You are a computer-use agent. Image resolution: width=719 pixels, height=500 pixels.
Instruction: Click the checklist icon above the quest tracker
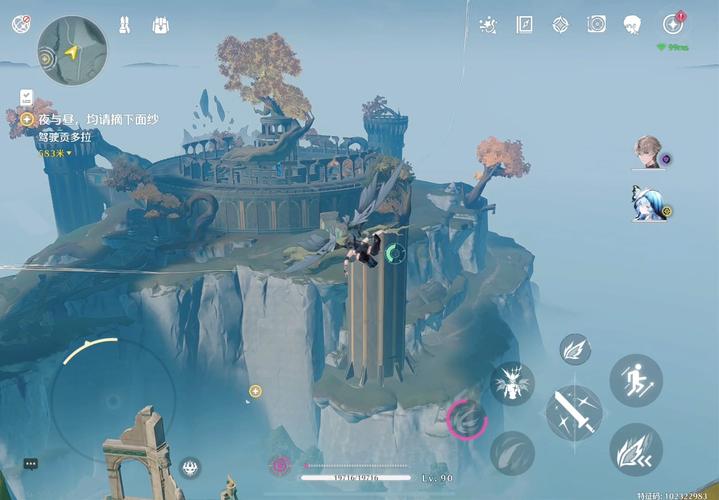[x=26, y=97]
